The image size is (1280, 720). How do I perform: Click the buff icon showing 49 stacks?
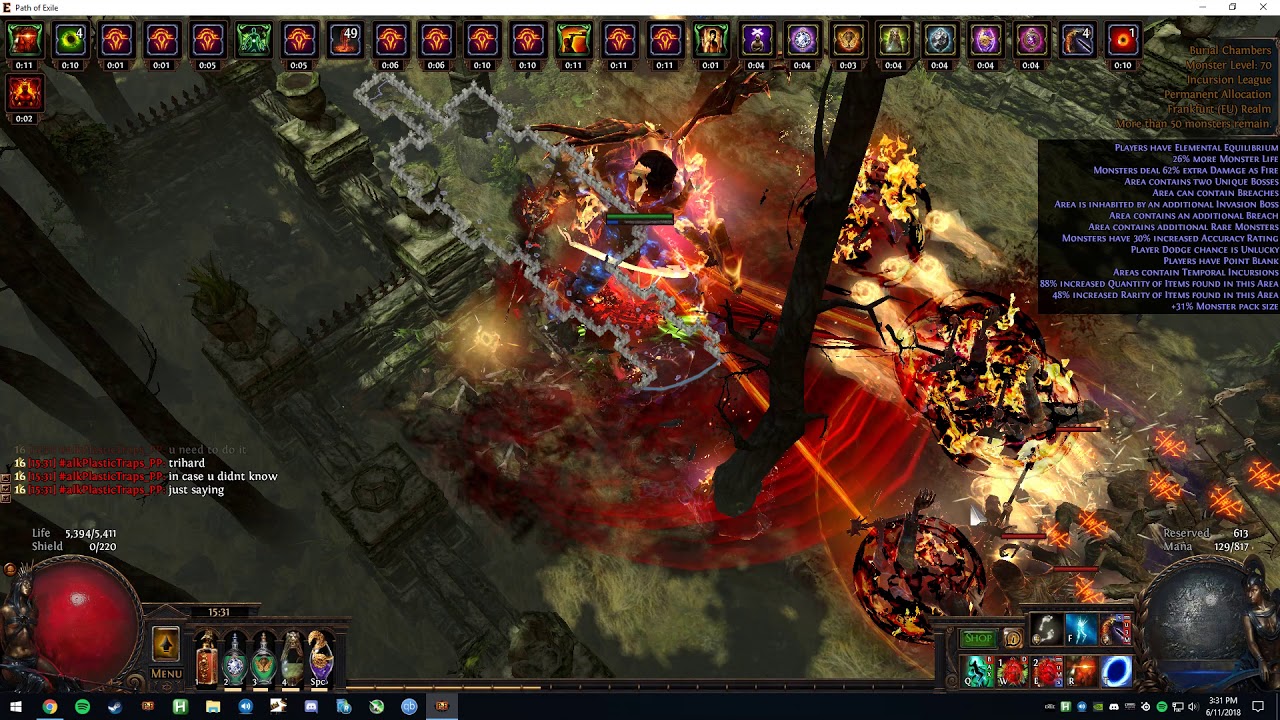(x=345, y=40)
